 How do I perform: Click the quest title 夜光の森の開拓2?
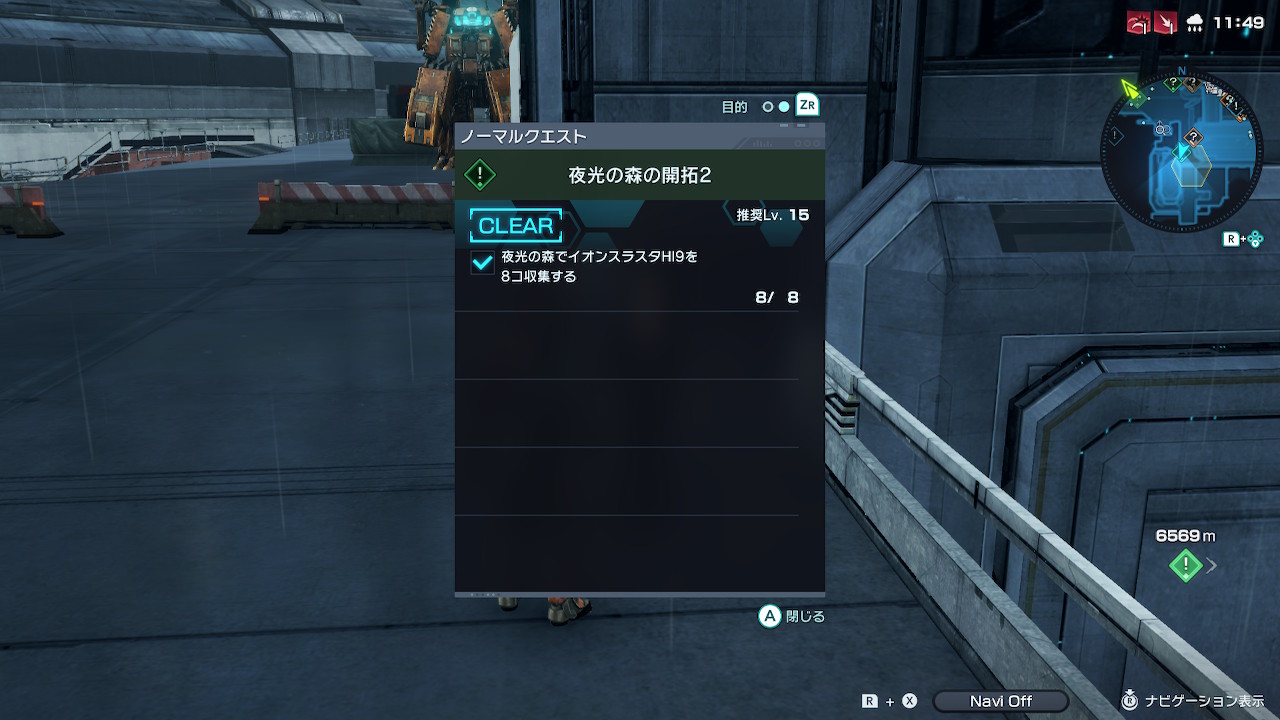click(x=639, y=175)
